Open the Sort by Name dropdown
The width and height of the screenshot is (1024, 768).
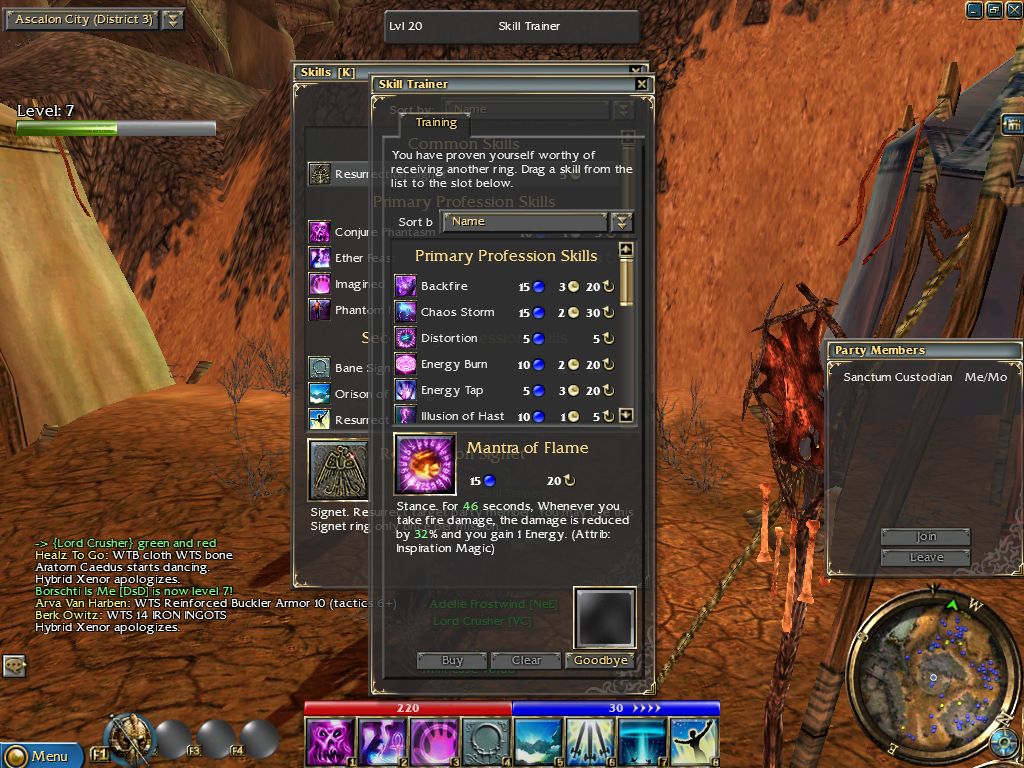pyautogui.click(x=622, y=222)
